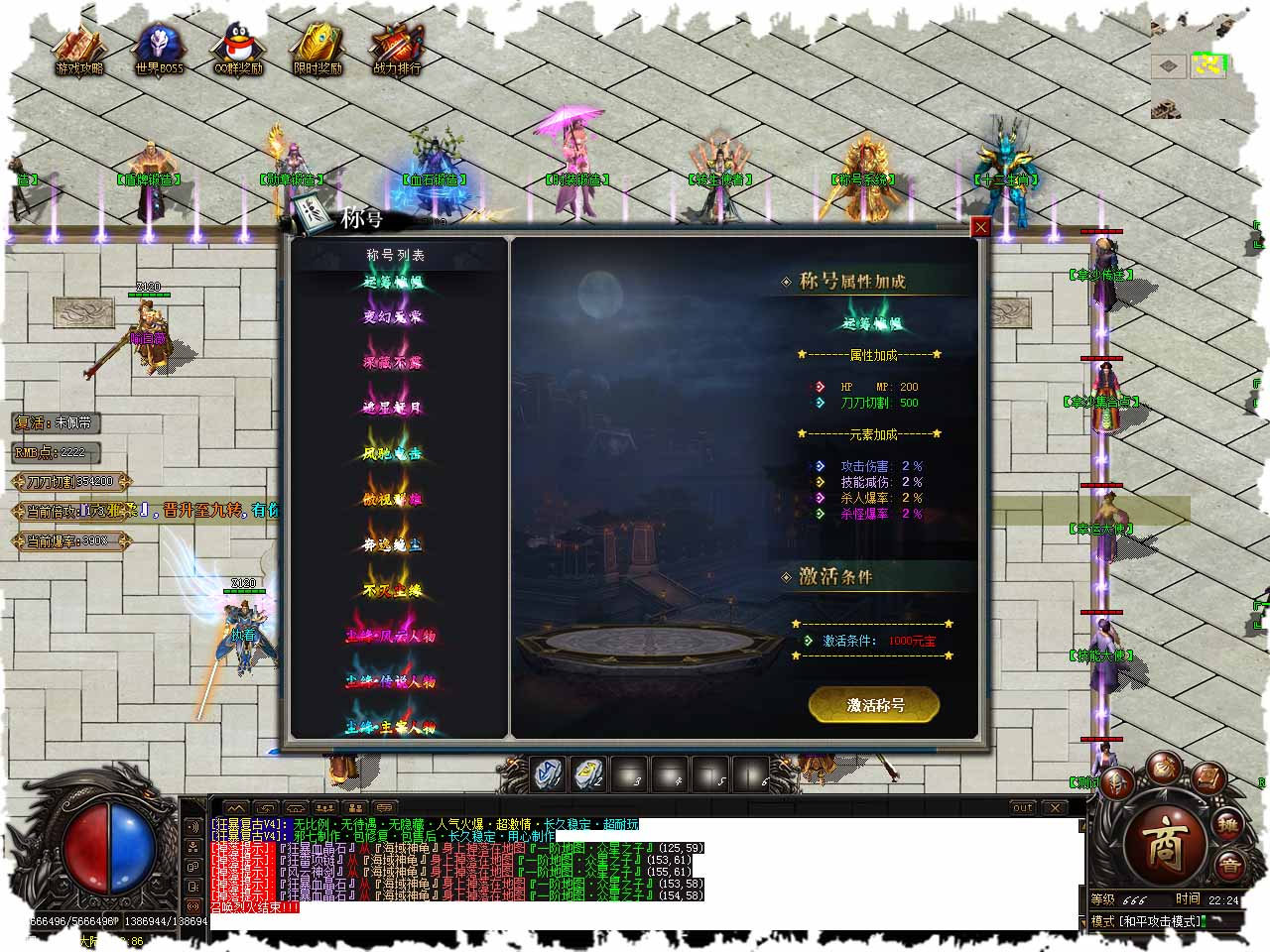Image resolution: width=1270 pixels, height=952 pixels.
Task: Select the 尘缘·风云人物 title
Action: pyautogui.click(x=391, y=636)
